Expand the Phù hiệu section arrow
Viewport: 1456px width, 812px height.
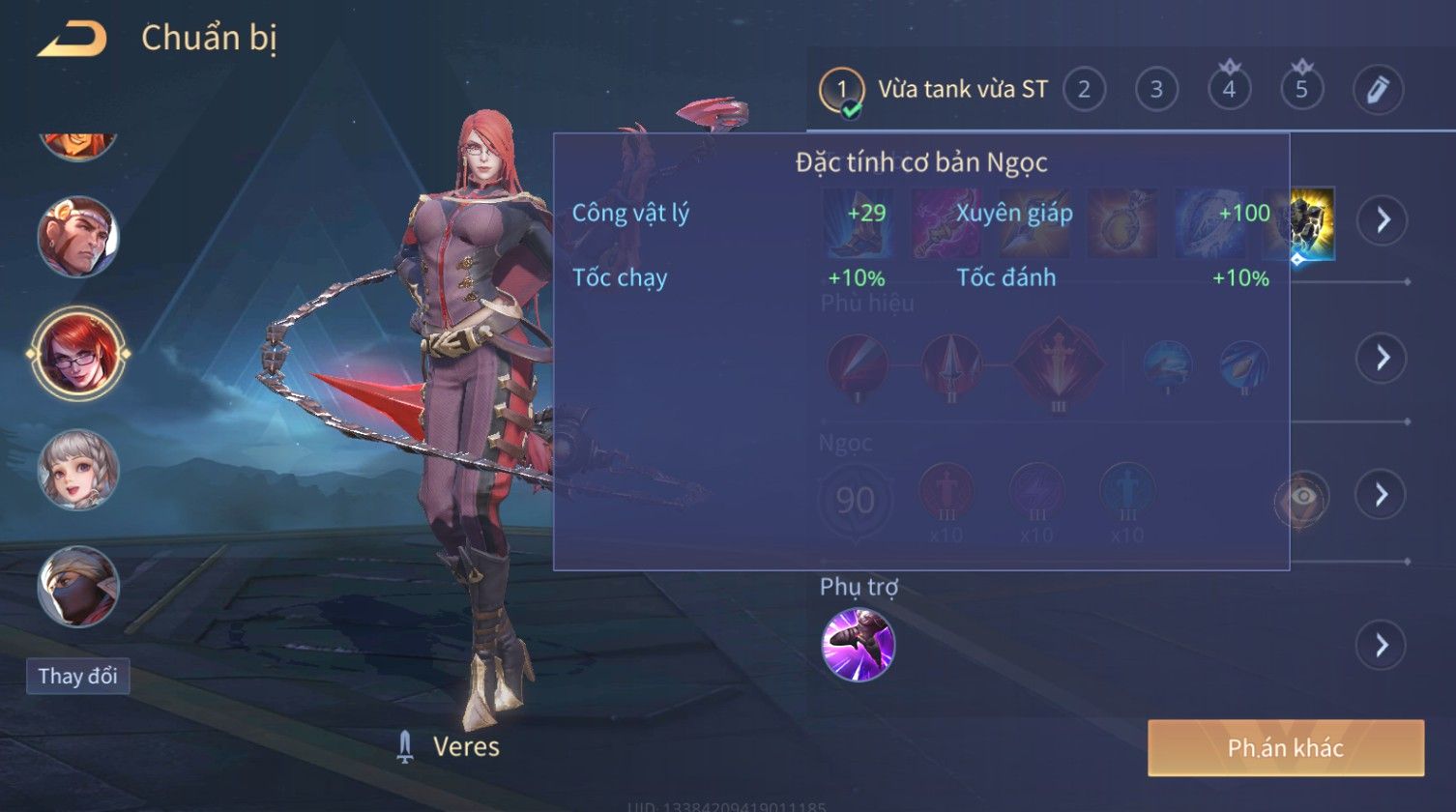(x=1383, y=358)
